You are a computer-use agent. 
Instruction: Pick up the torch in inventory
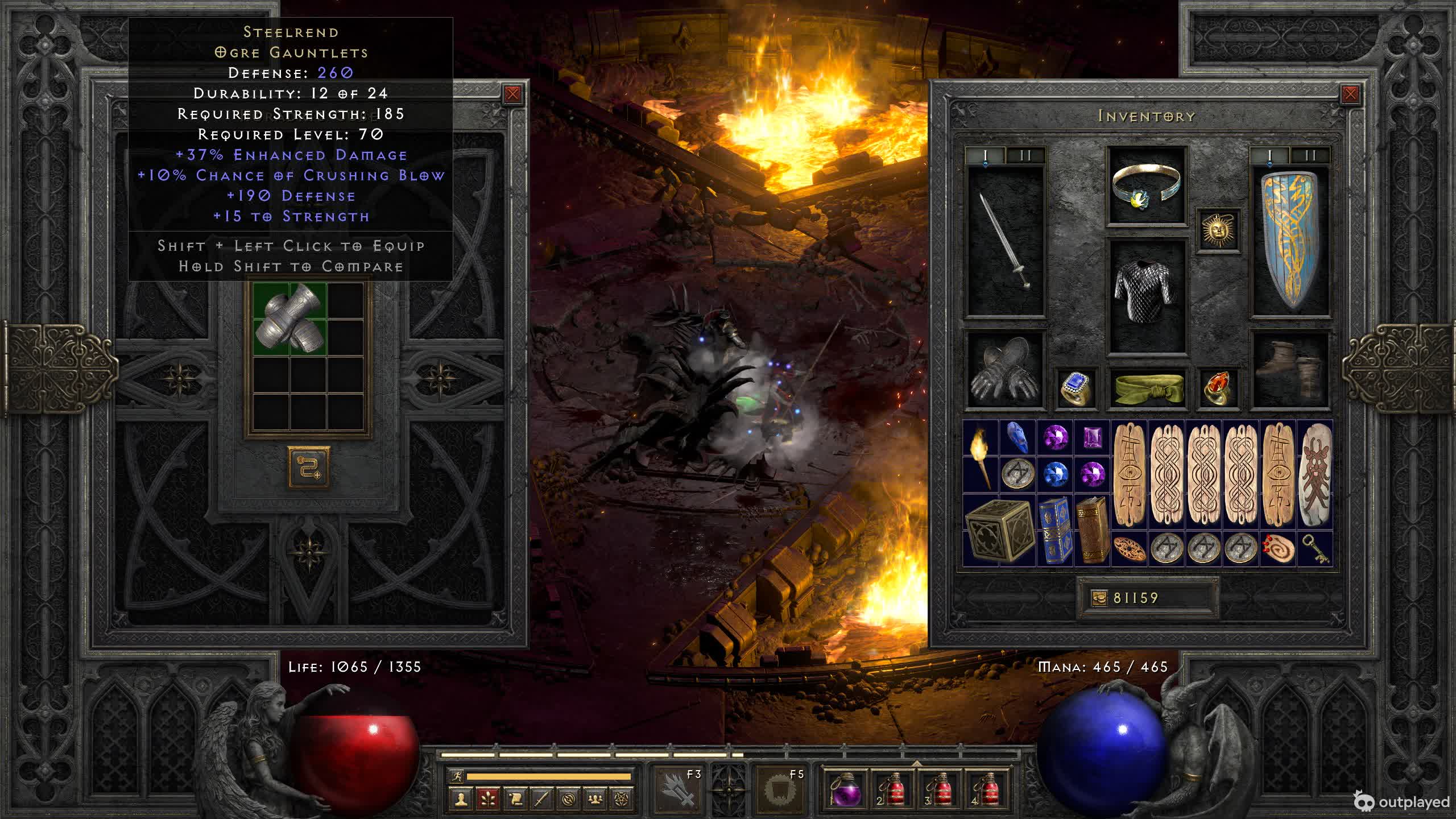[981, 457]
